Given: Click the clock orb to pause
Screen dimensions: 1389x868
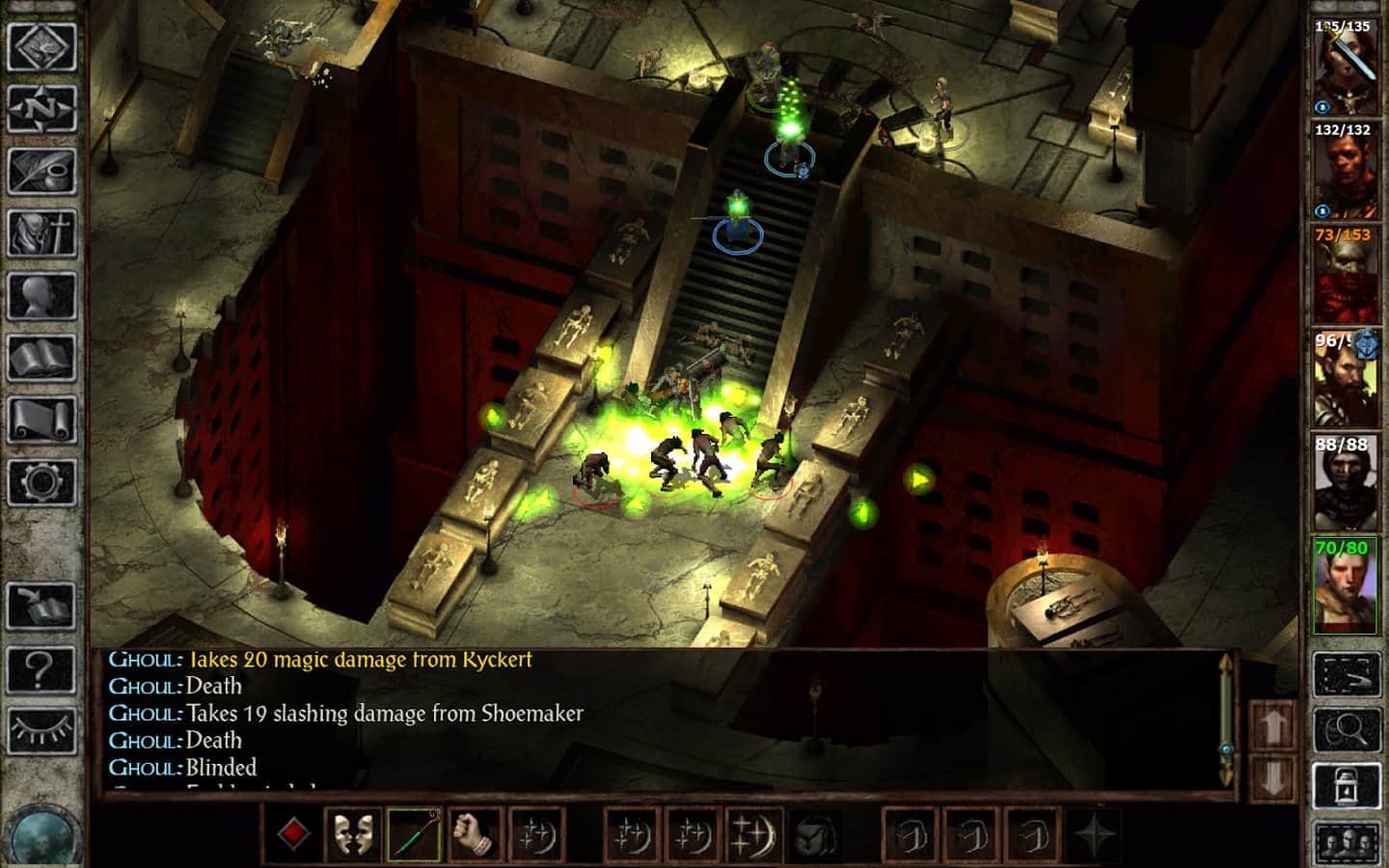Looking at the screenshot, I should pyautogui.click(x=41, y=831).
